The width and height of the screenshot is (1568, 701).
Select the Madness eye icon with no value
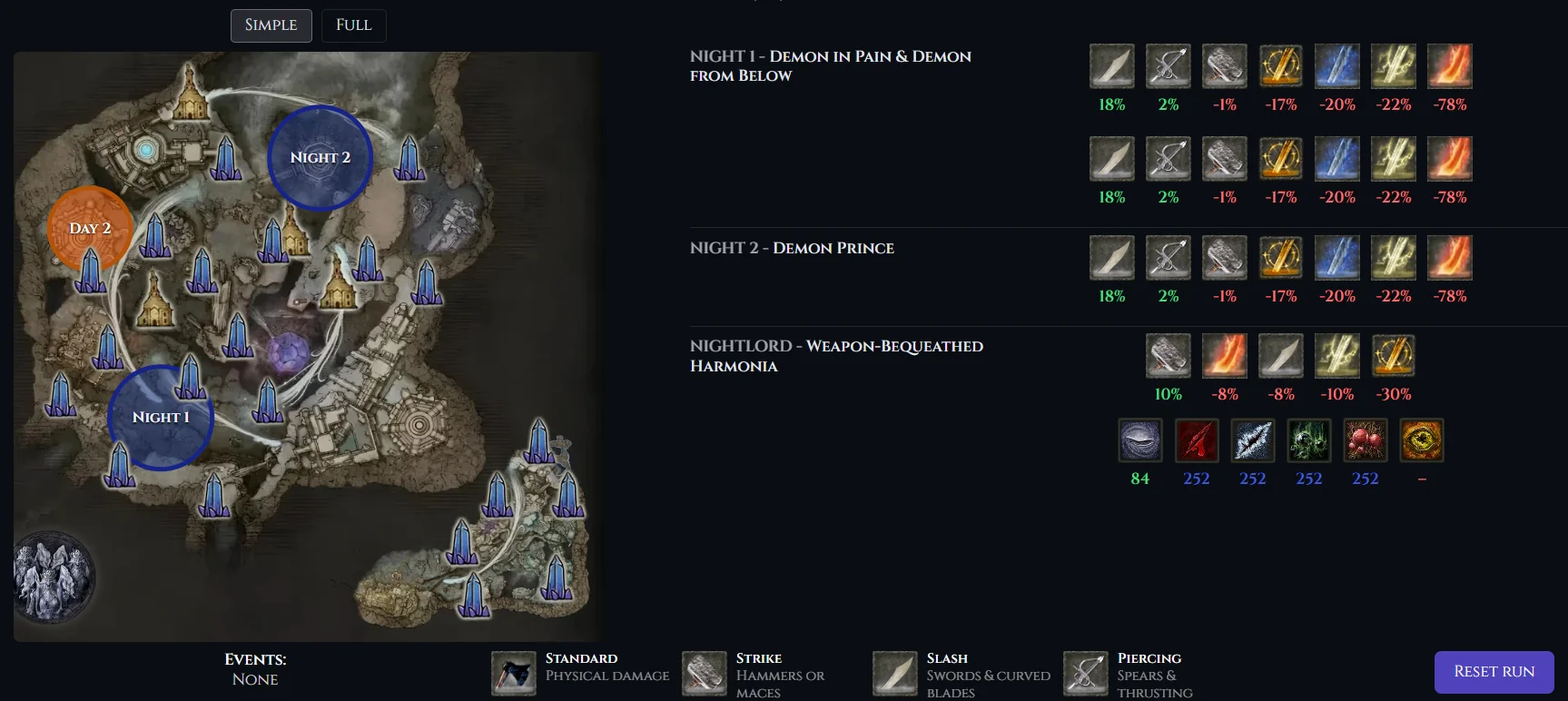[1421, 439]
